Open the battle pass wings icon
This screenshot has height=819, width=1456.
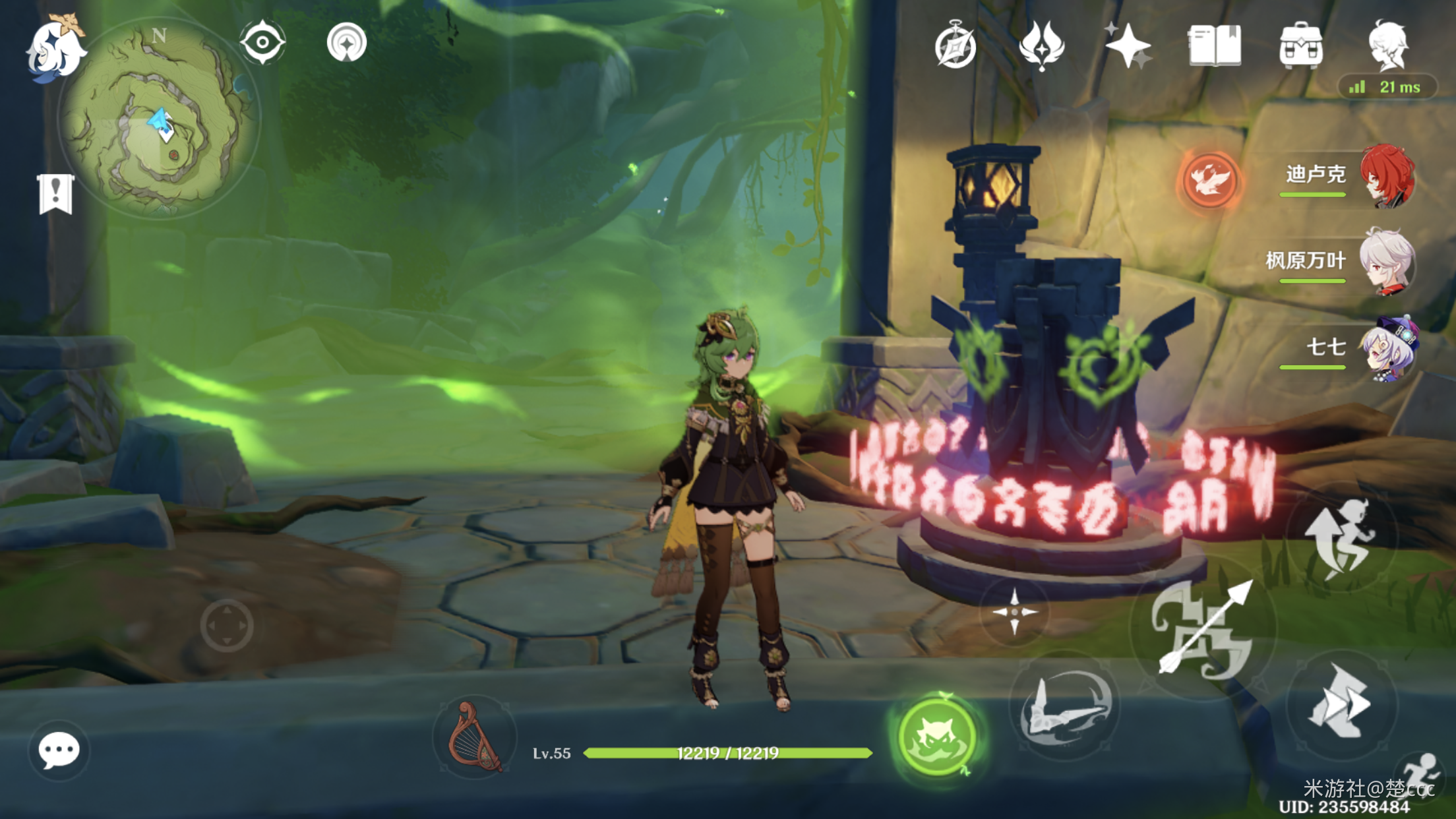point(1042,46)
